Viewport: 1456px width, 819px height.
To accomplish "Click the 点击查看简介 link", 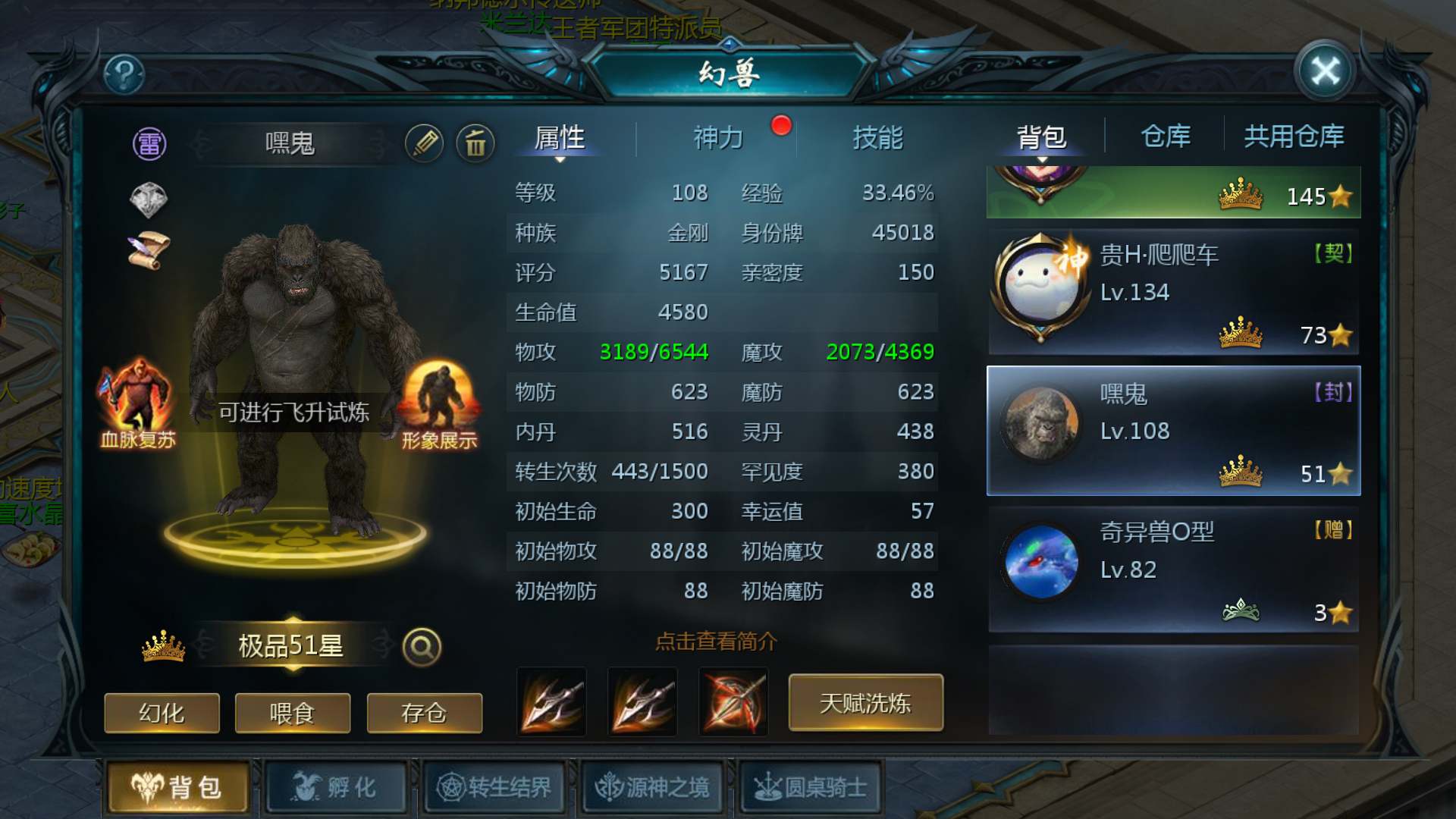I will click(x=716, y=642).
